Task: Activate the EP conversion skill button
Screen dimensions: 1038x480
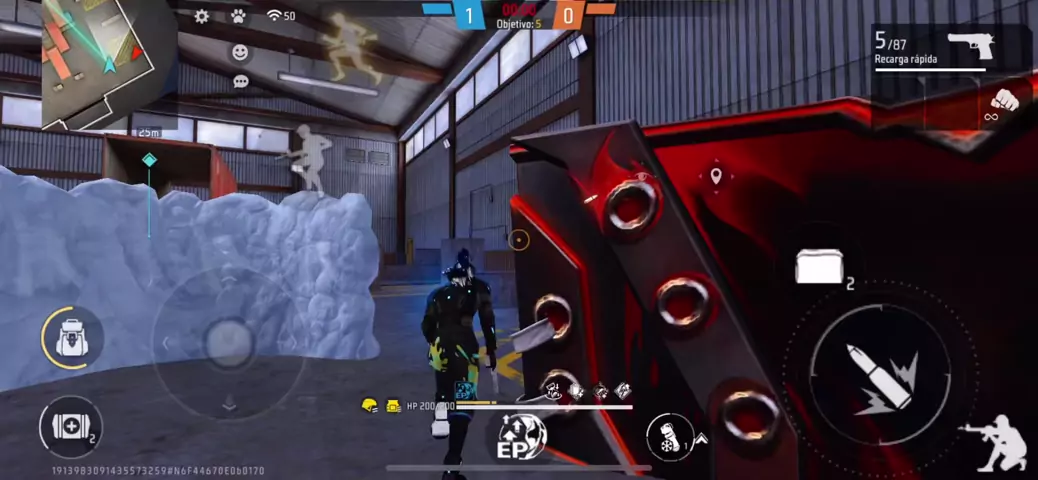Action: point(522,438)
